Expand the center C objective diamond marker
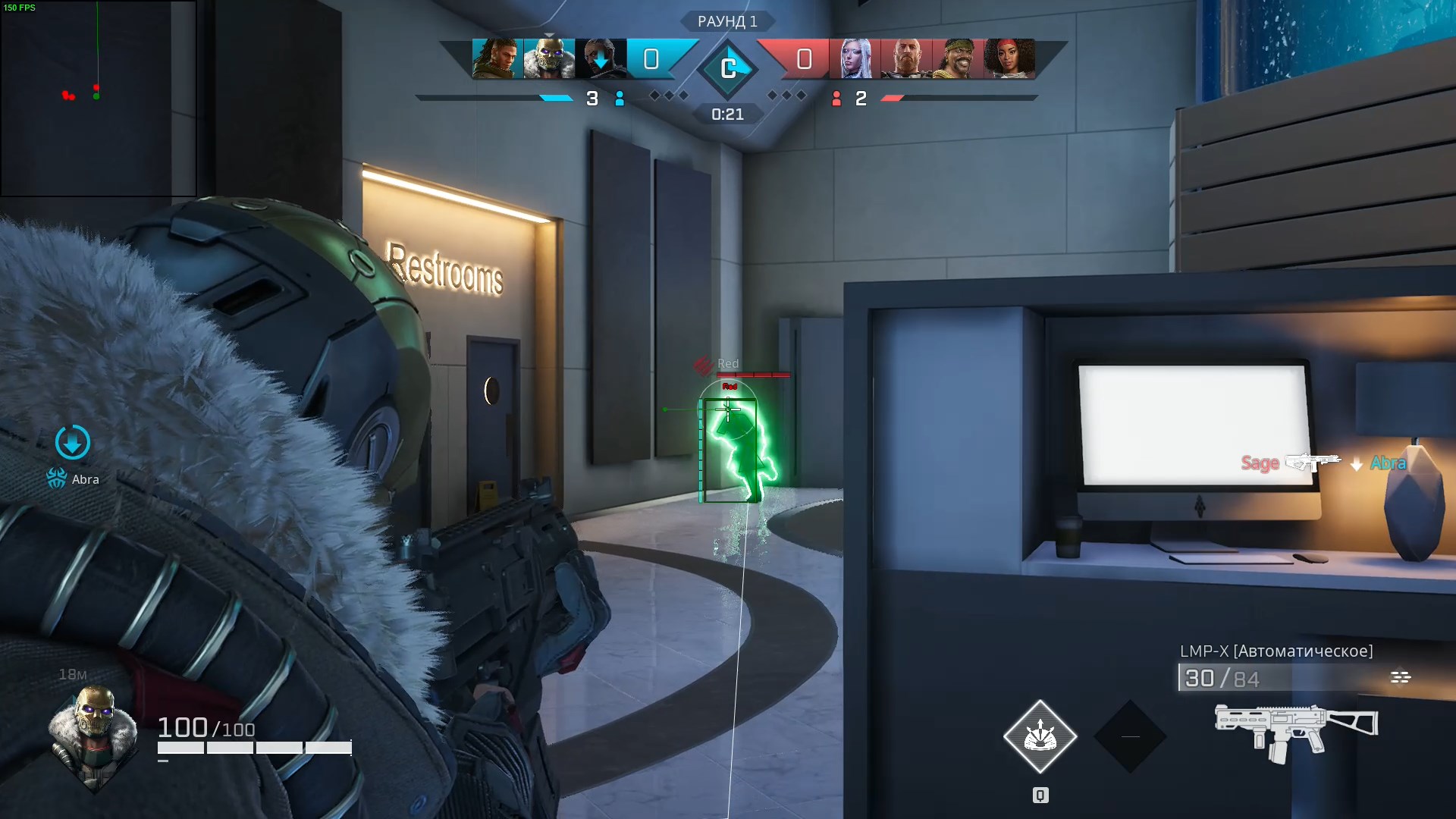The image size is (1456, 819). tap(729, 68)
